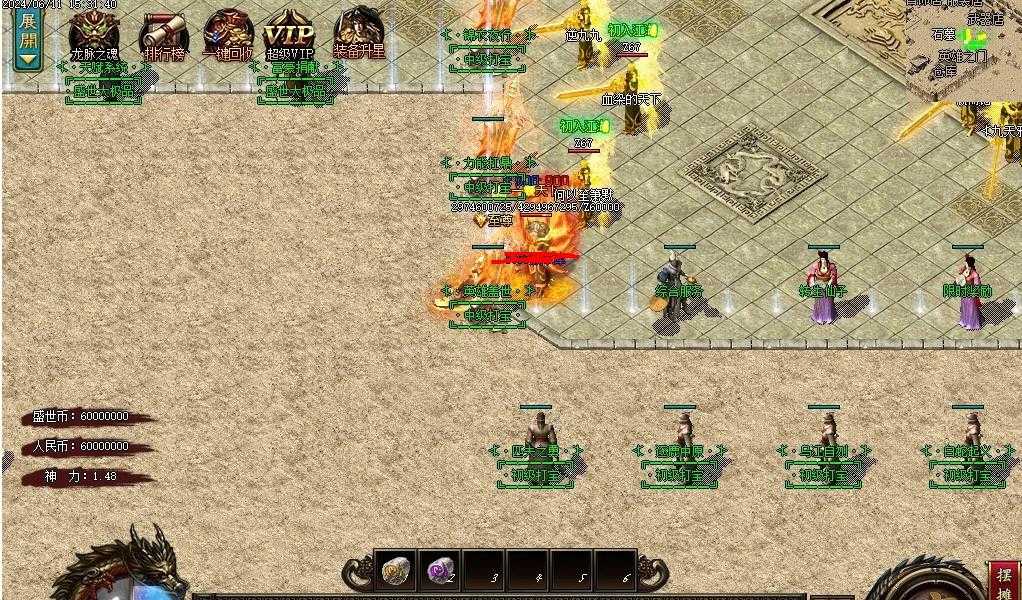This screenshot has height=600, width=1022.
Task: Open the 装备升星 equipment upgrade icon
Action: pyautogui.click(x=359, y=33)
